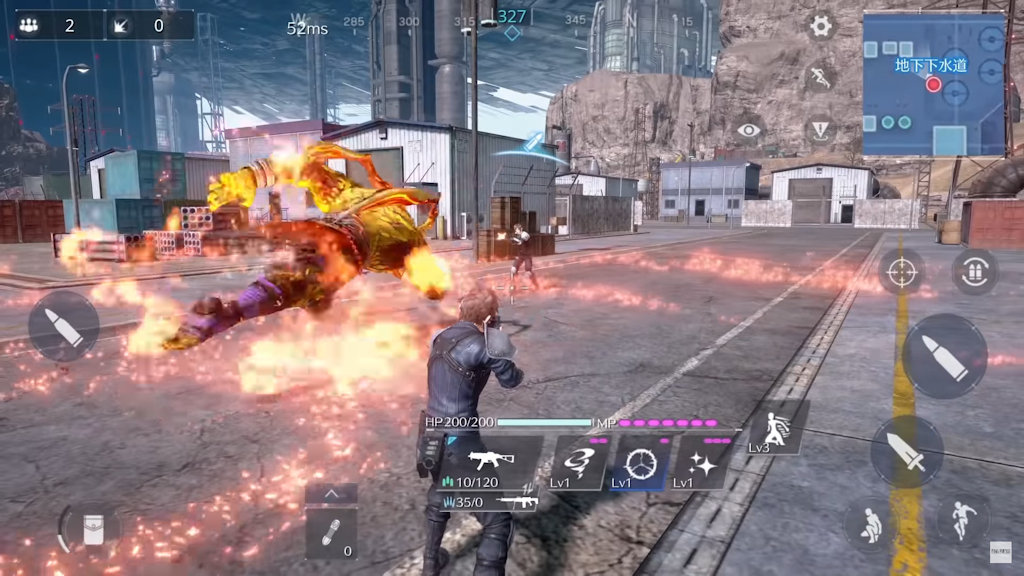Screen dimensions: 1024x576
Task: Tap the crosshair aim-down-sights button
Action: point(901,272)
